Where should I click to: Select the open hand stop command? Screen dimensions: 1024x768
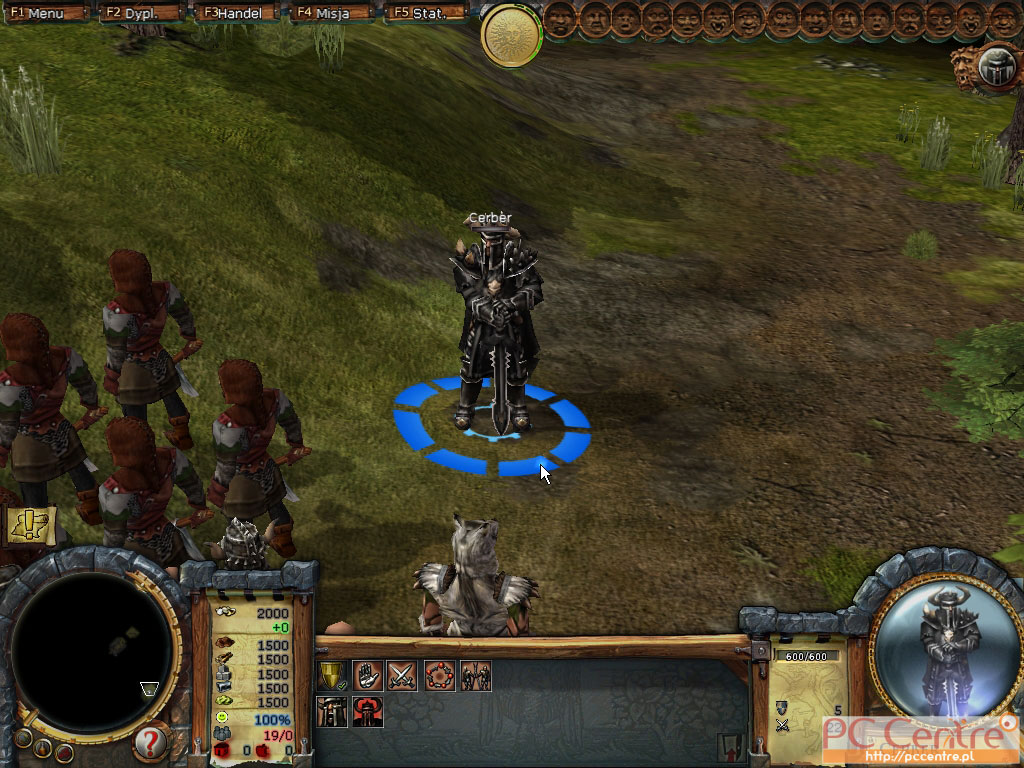(x=367, y=676)
